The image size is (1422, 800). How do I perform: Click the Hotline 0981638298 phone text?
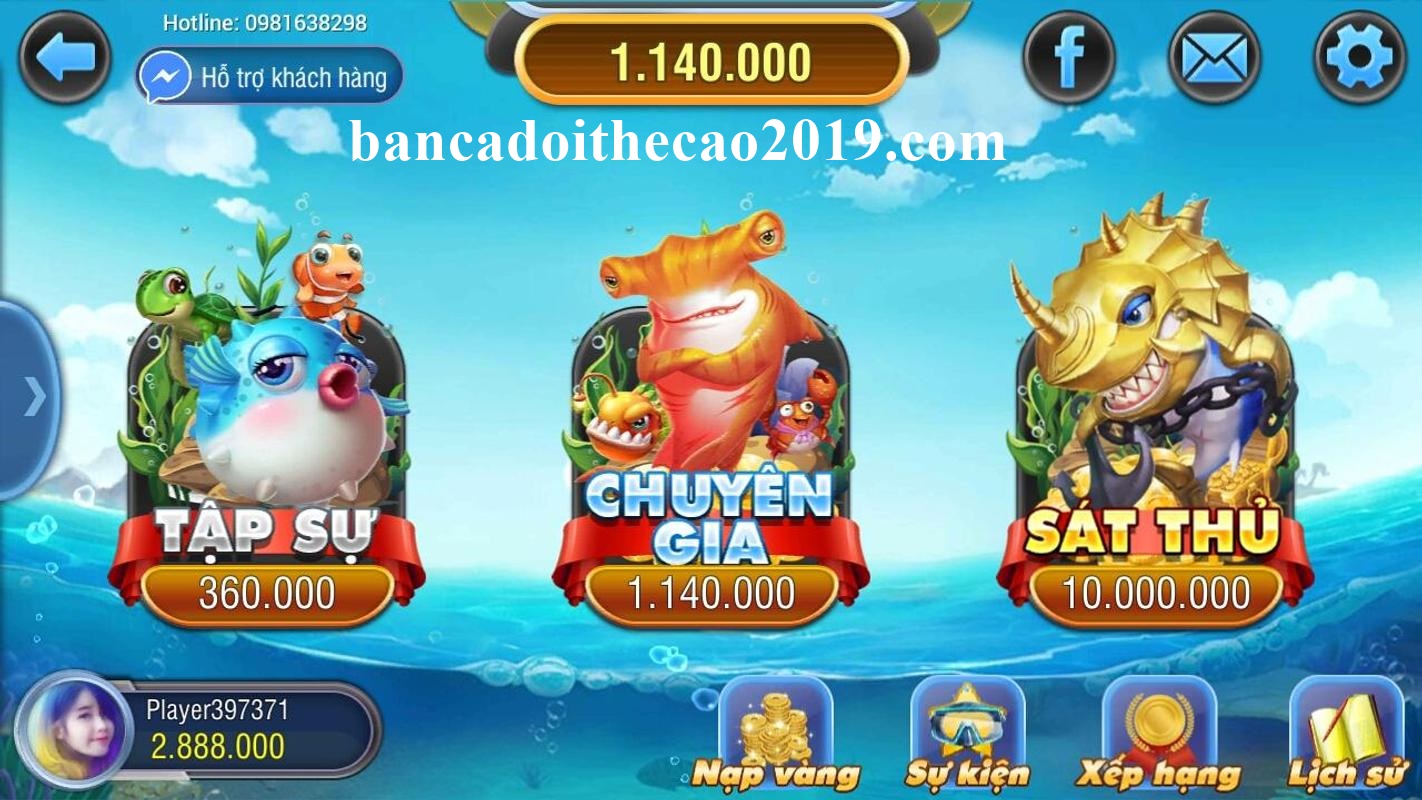(265, 22)
